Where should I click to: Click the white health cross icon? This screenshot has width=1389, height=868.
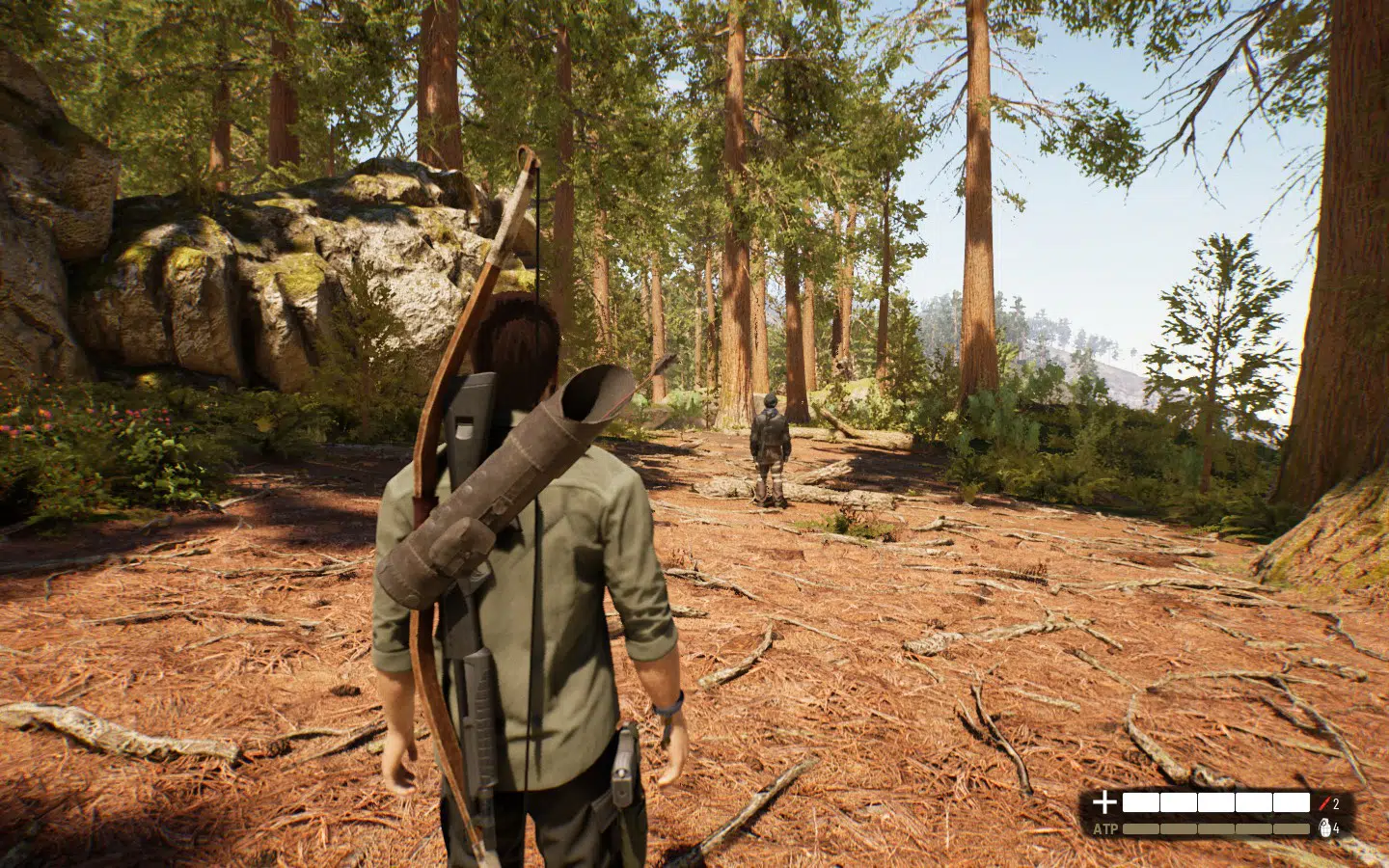1104,802
